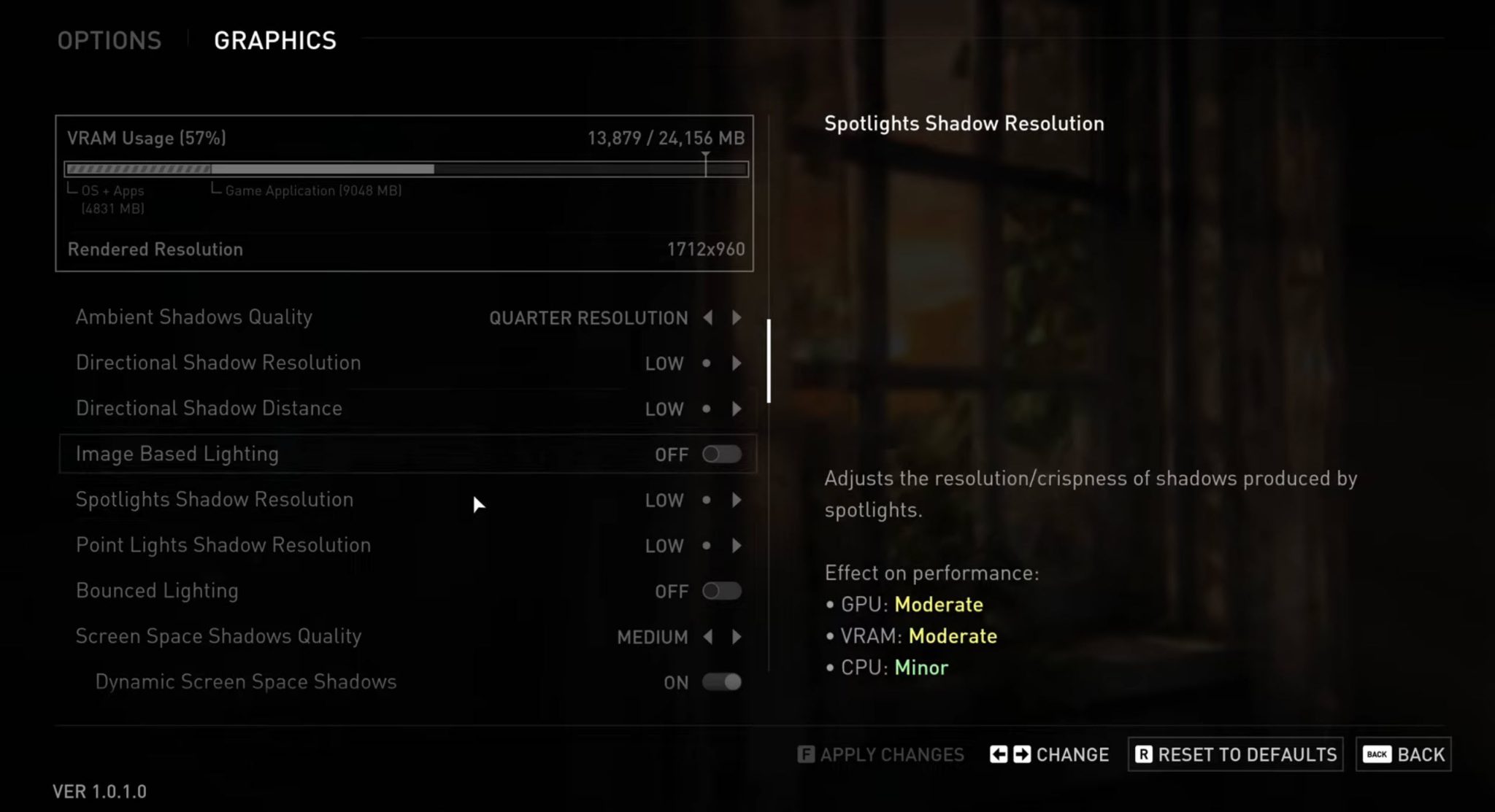Click the Back button

click(1403, 754)
